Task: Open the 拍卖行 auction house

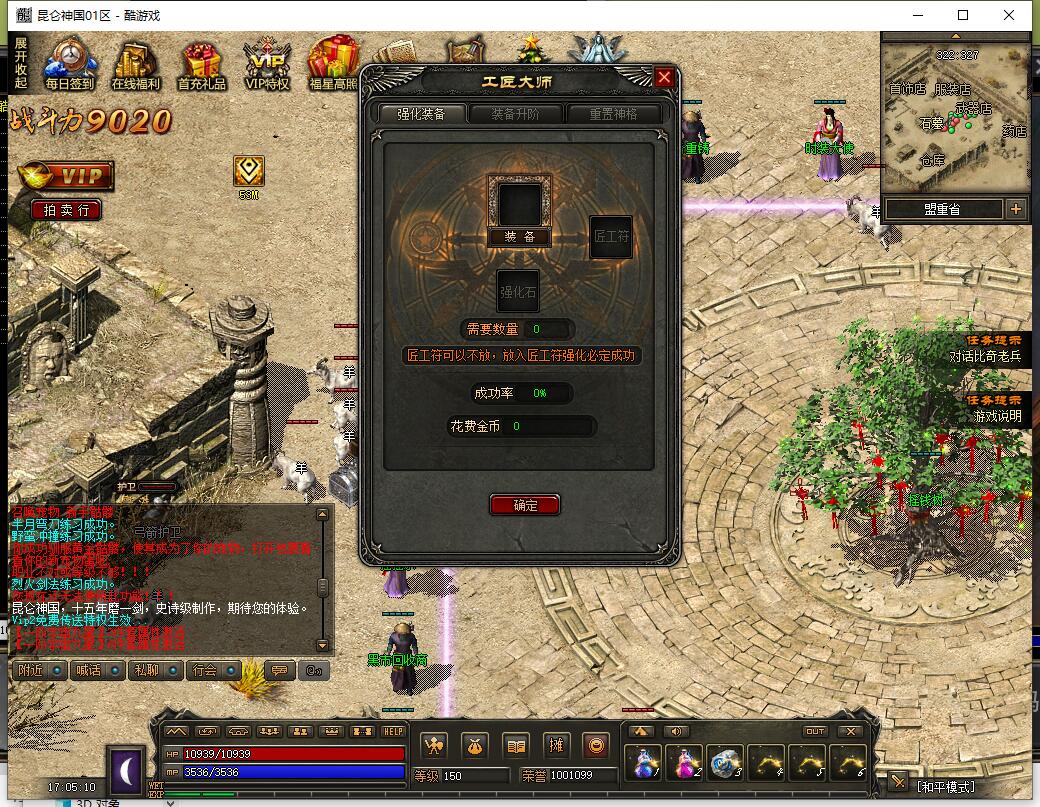Action: click(x=66, y=209)
